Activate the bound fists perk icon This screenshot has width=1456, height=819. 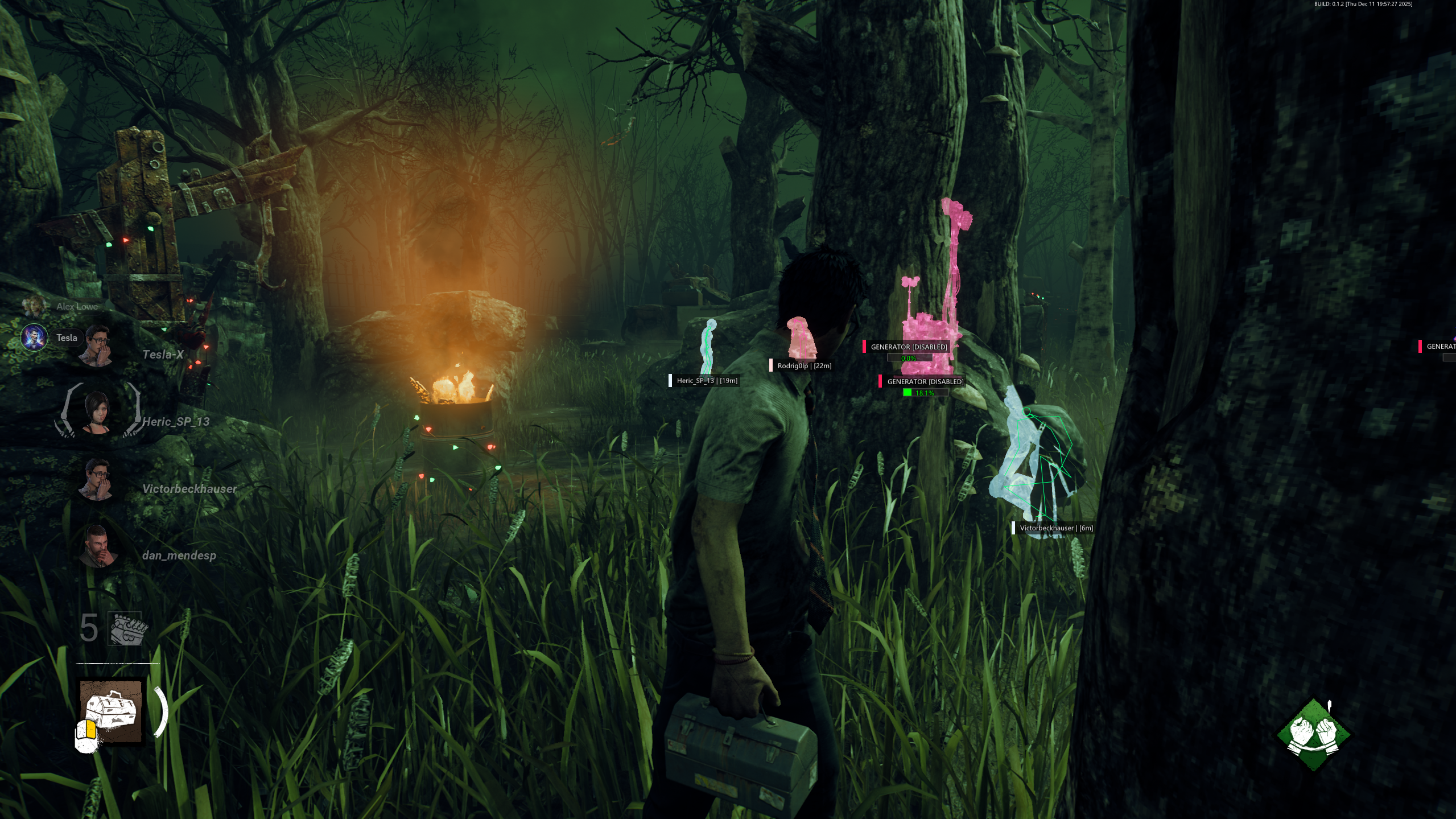(1313, 735)
